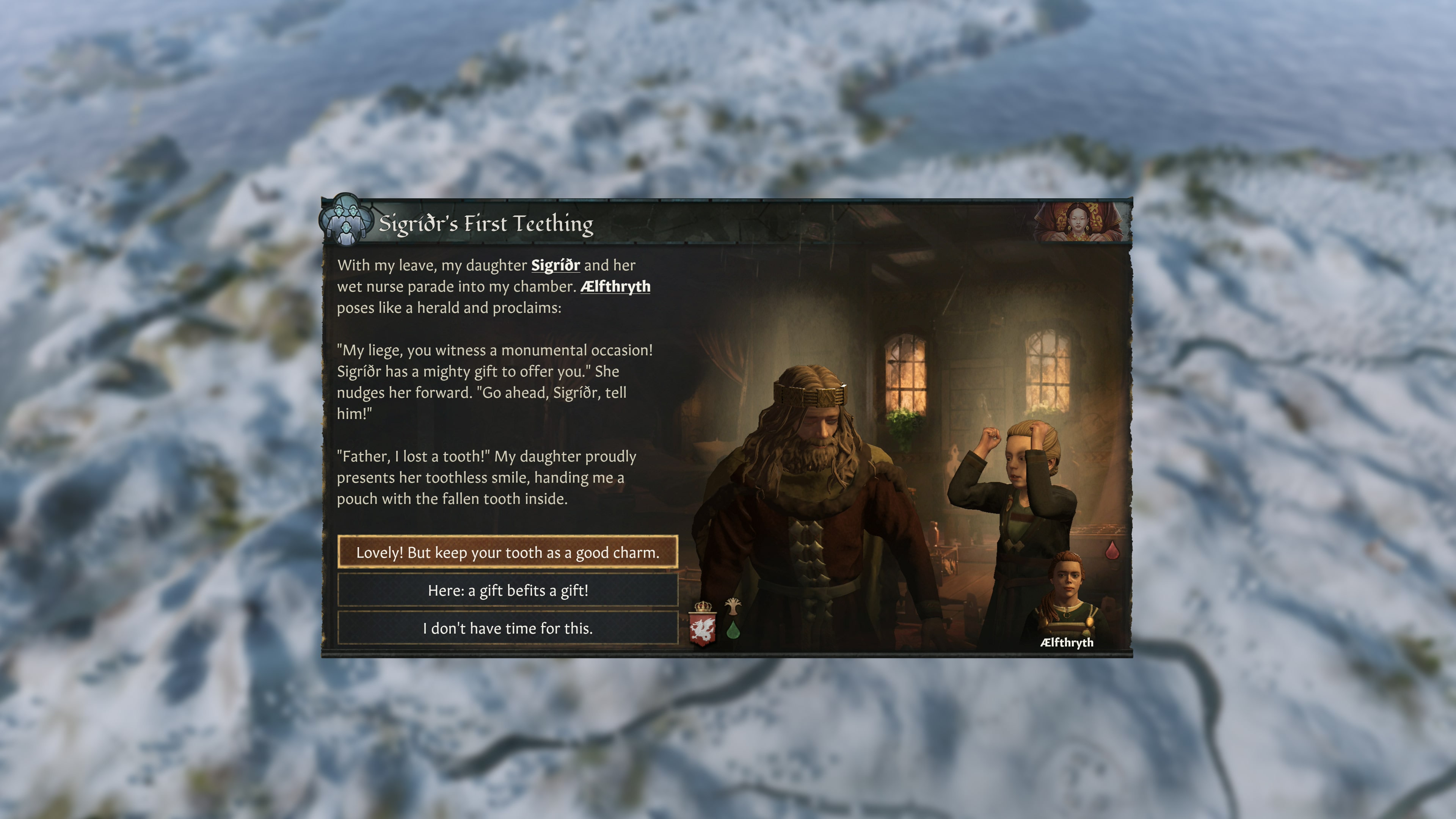Click the red teardrop icon above Ælfthryth
This screenshot has width=1456, height=819.
[1112, 551]
